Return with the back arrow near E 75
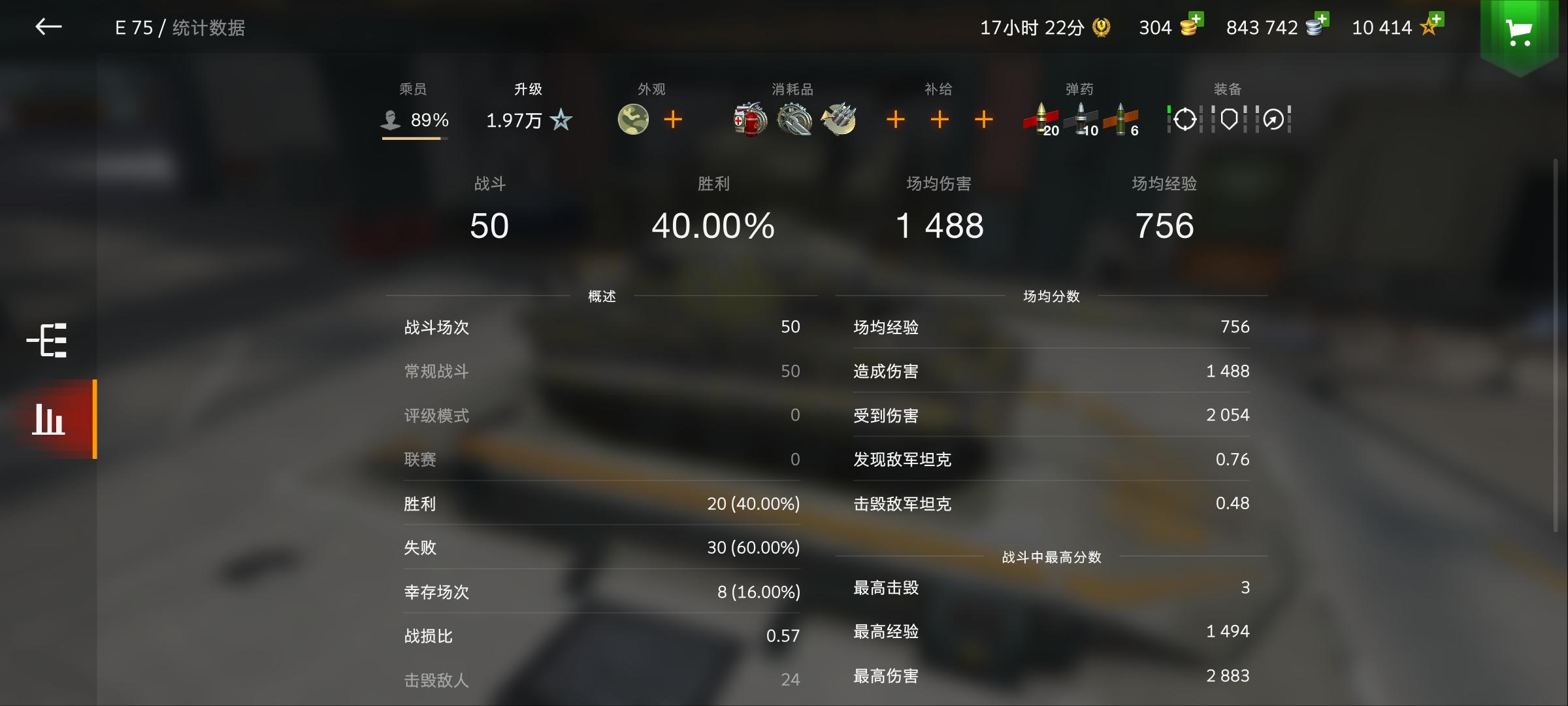Image resolution: width=1568 pixels, height=706 pixels. (48, 28)
